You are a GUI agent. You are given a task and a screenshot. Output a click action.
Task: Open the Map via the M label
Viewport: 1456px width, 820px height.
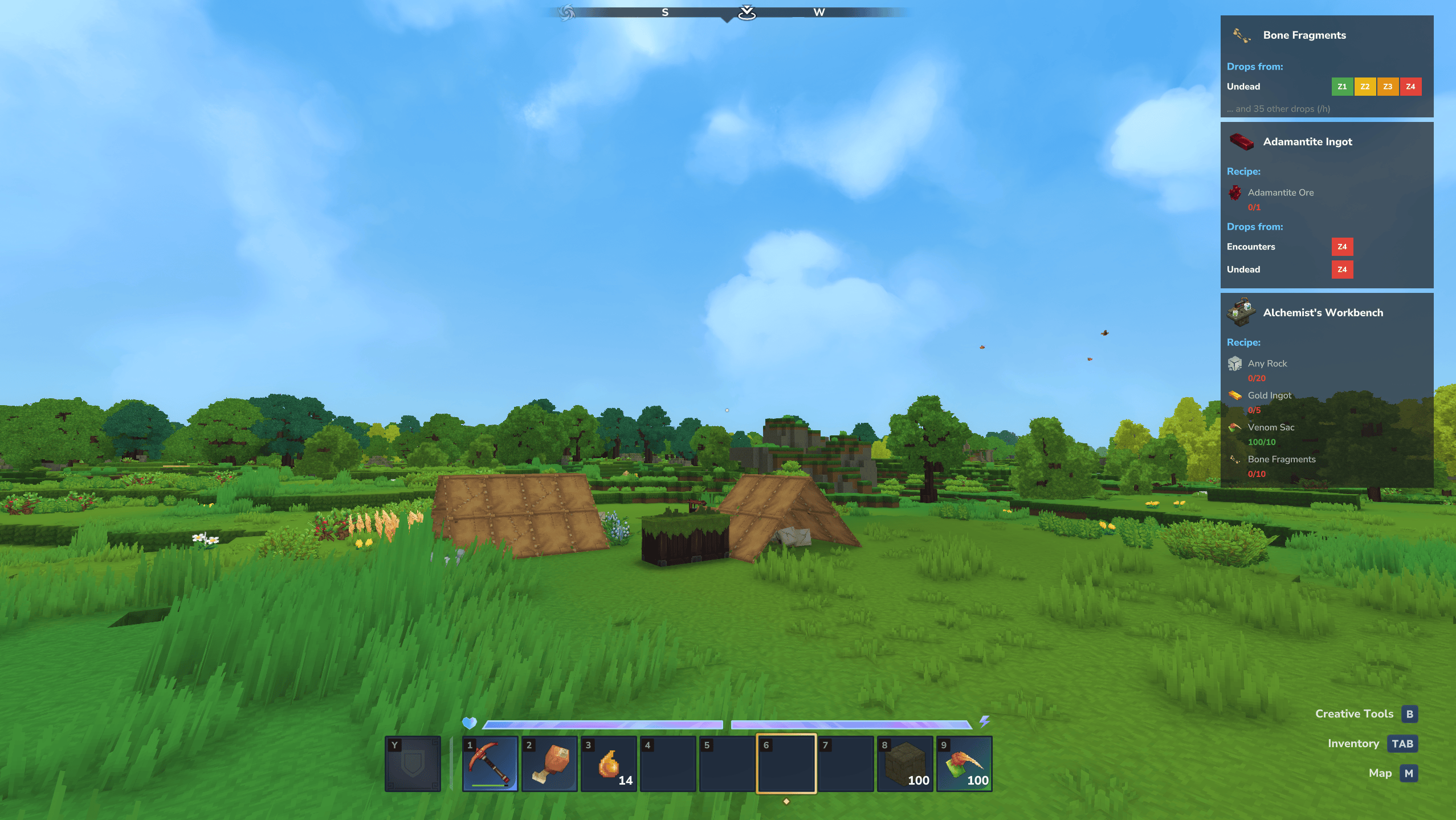click(1408, 773)
